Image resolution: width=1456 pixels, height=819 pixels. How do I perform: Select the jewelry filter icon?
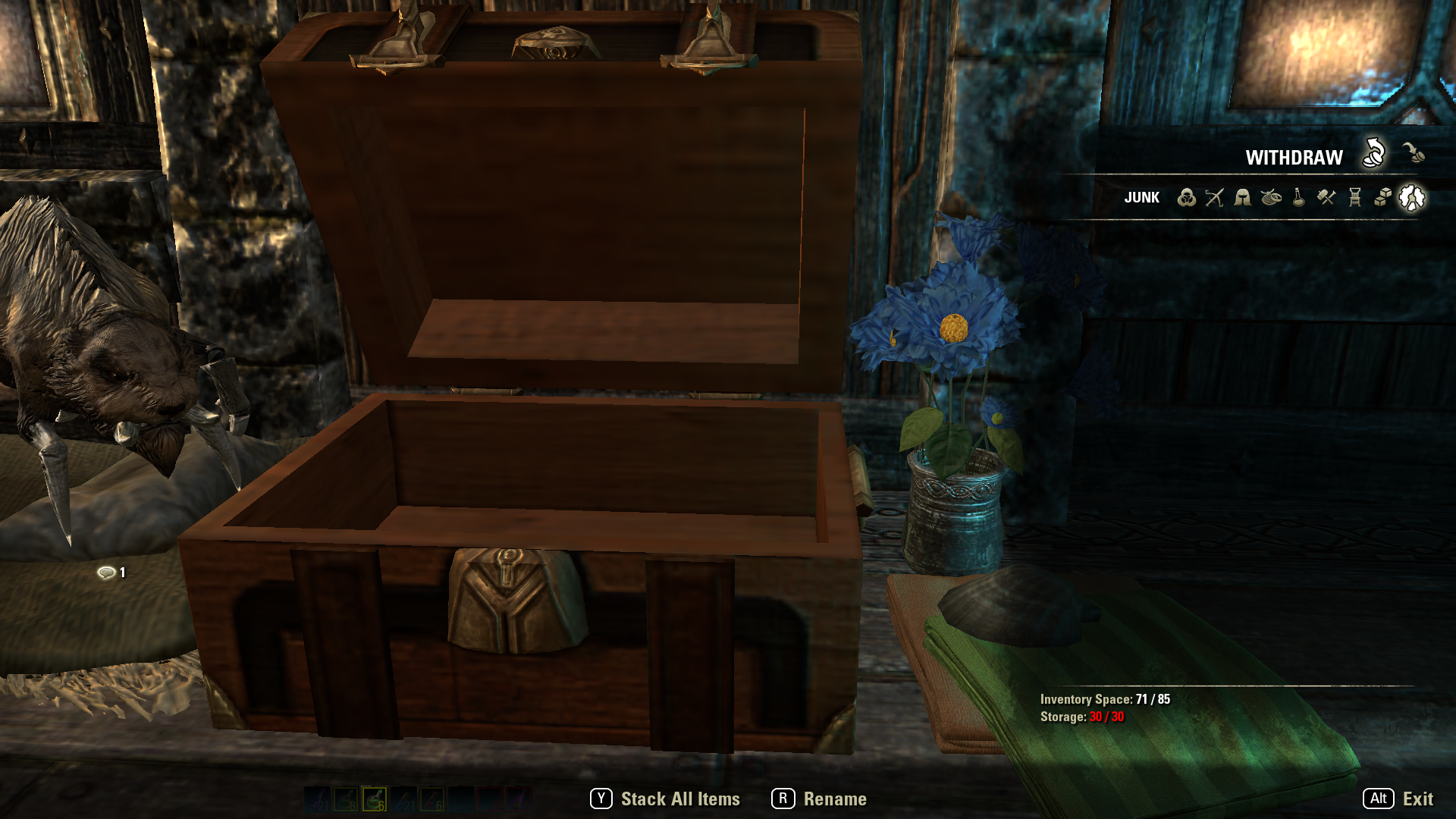1271,198
